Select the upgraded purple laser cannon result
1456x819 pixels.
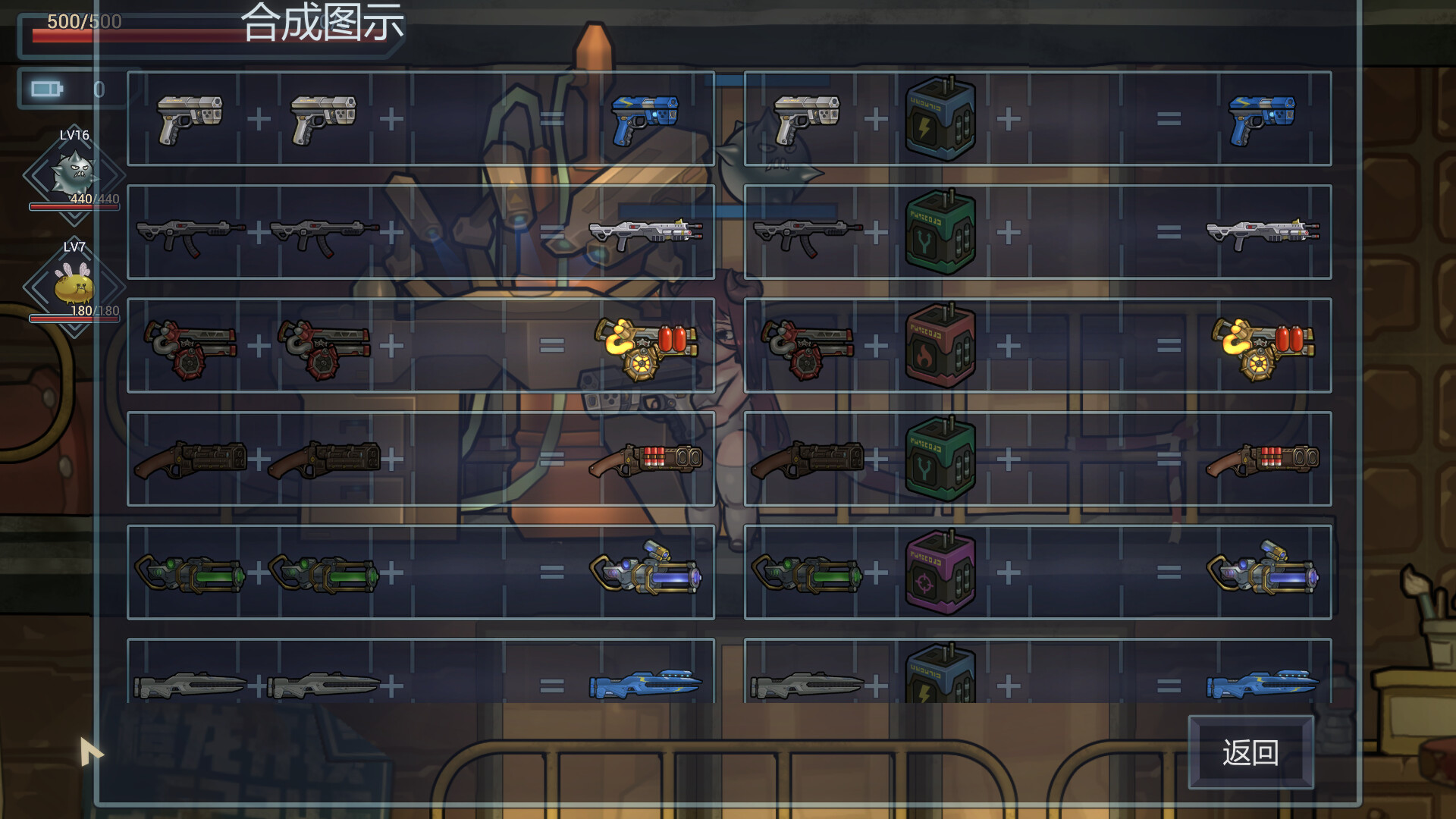(x=648, y=571)
